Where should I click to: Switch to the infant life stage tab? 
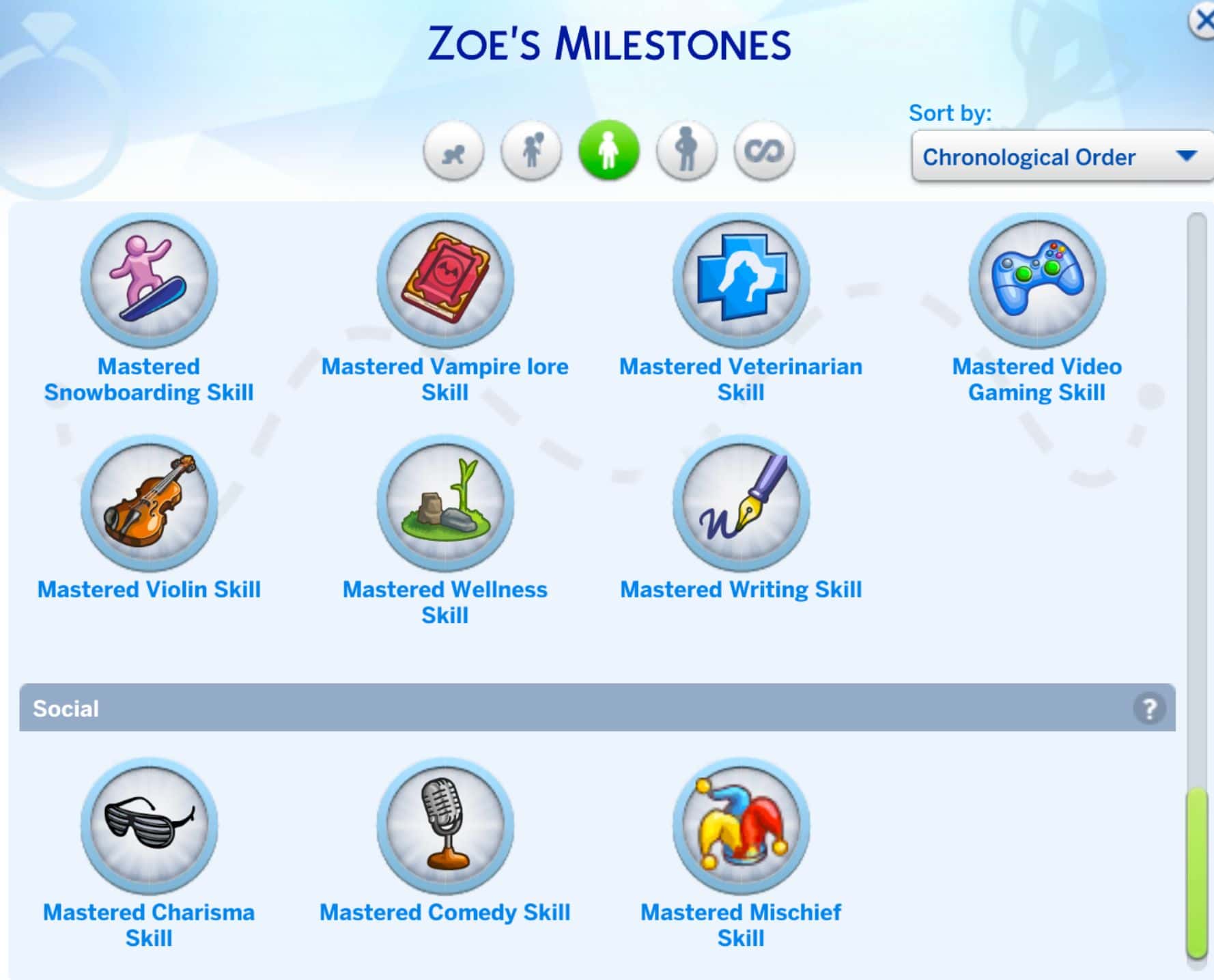point(453,152)
